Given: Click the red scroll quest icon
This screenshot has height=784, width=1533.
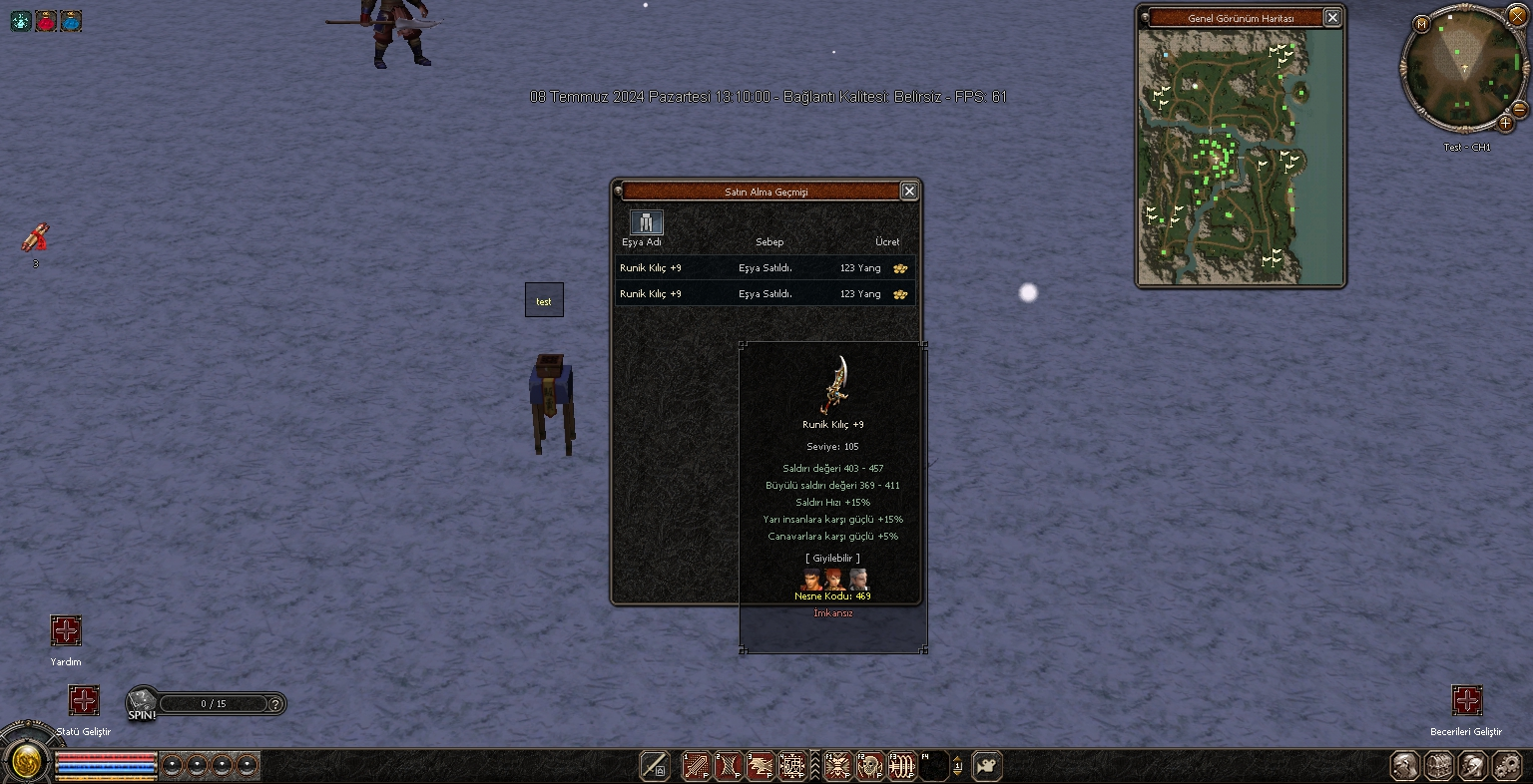Looking at the screenshot, I should point(35,238).
